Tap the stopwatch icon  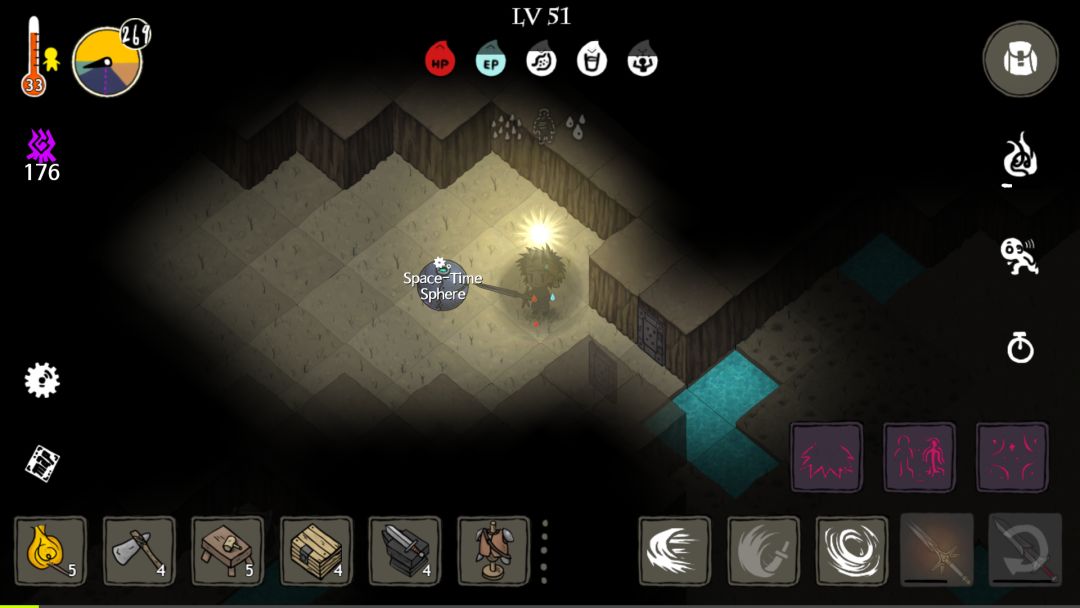point(1019,348)
